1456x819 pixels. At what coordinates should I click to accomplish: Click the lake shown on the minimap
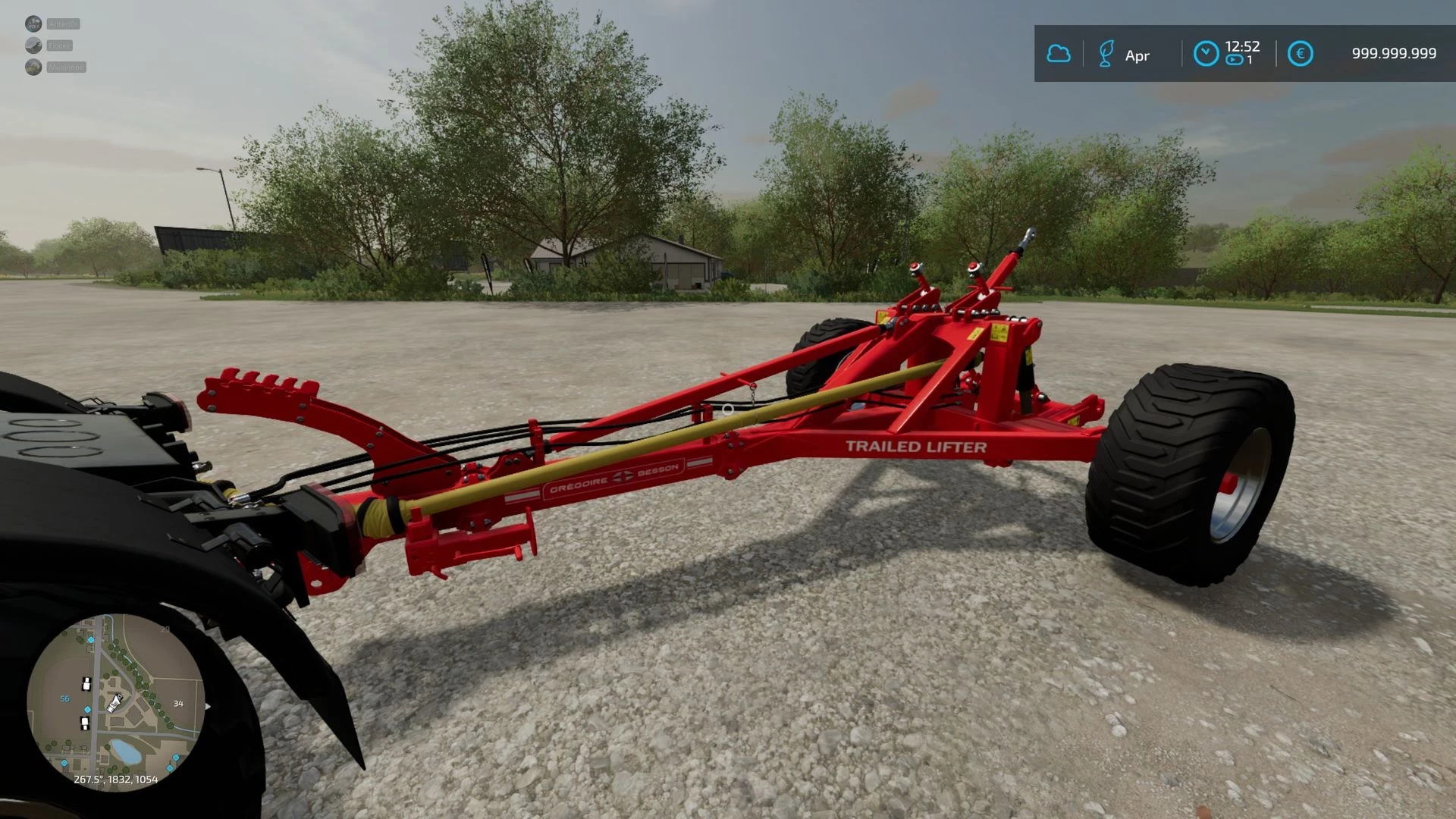tap(125, 752)
